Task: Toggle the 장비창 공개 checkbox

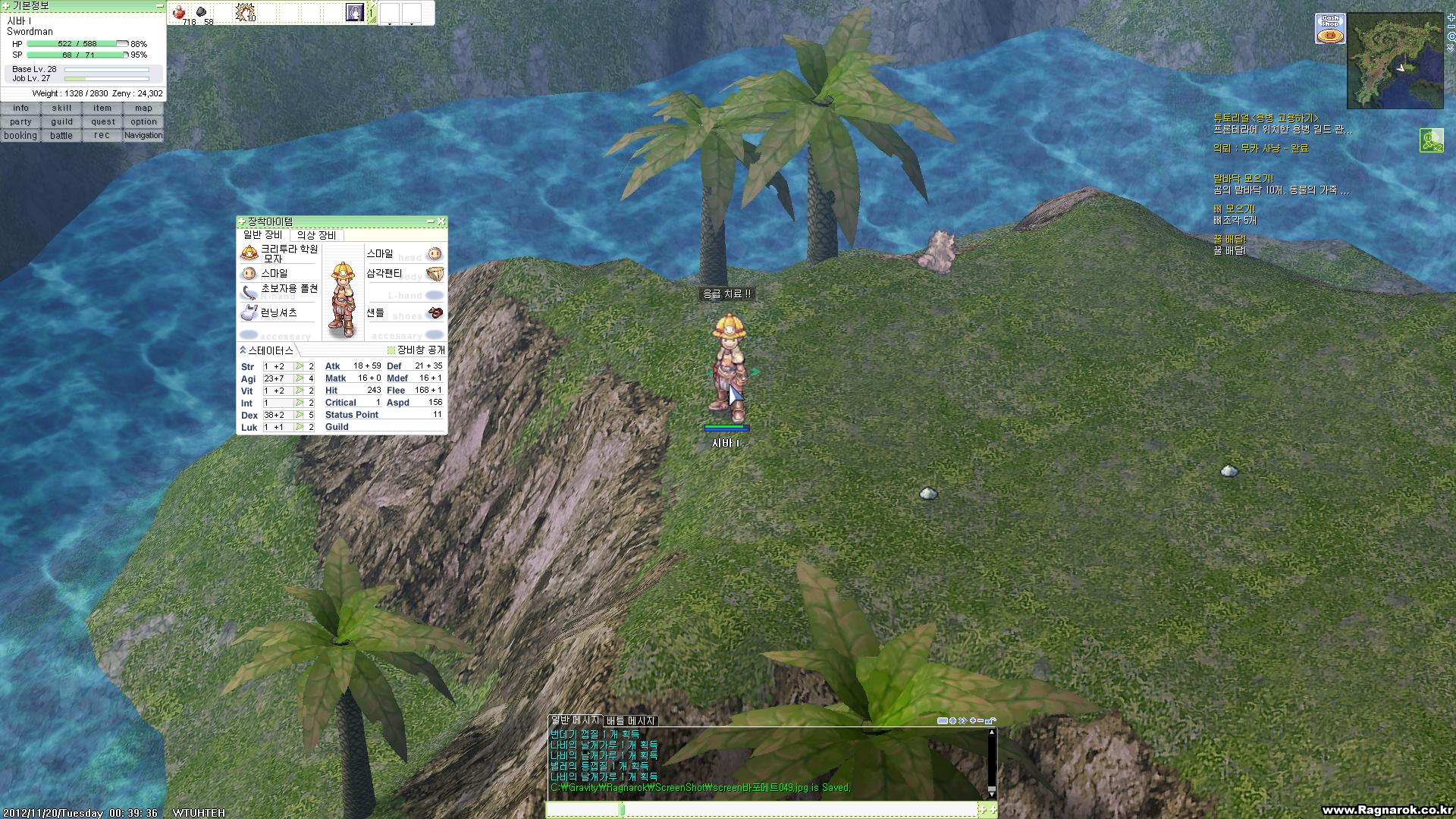Action: [391, 350]
